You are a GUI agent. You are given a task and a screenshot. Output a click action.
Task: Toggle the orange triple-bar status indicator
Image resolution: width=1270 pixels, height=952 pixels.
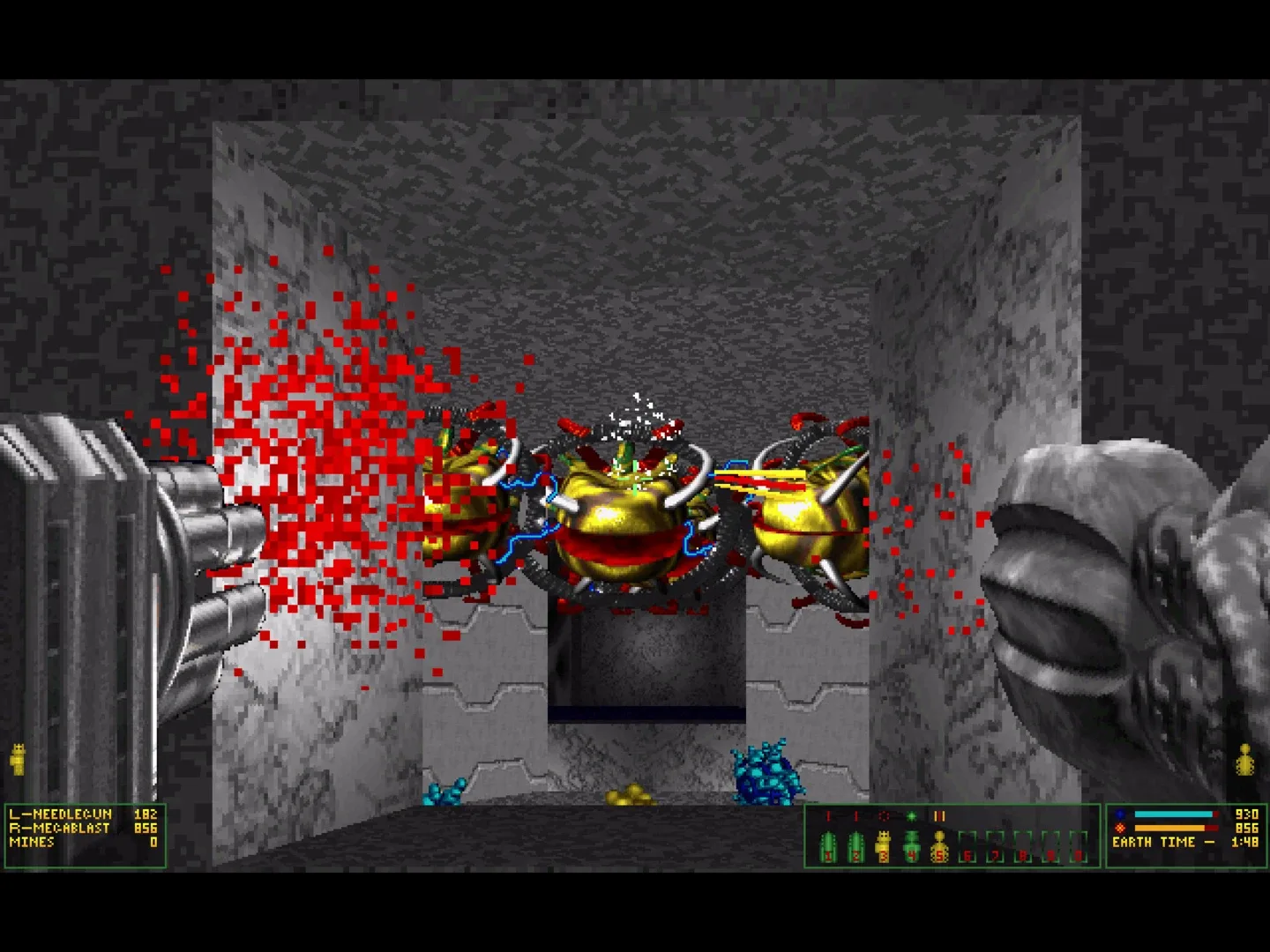click(939, 815)
